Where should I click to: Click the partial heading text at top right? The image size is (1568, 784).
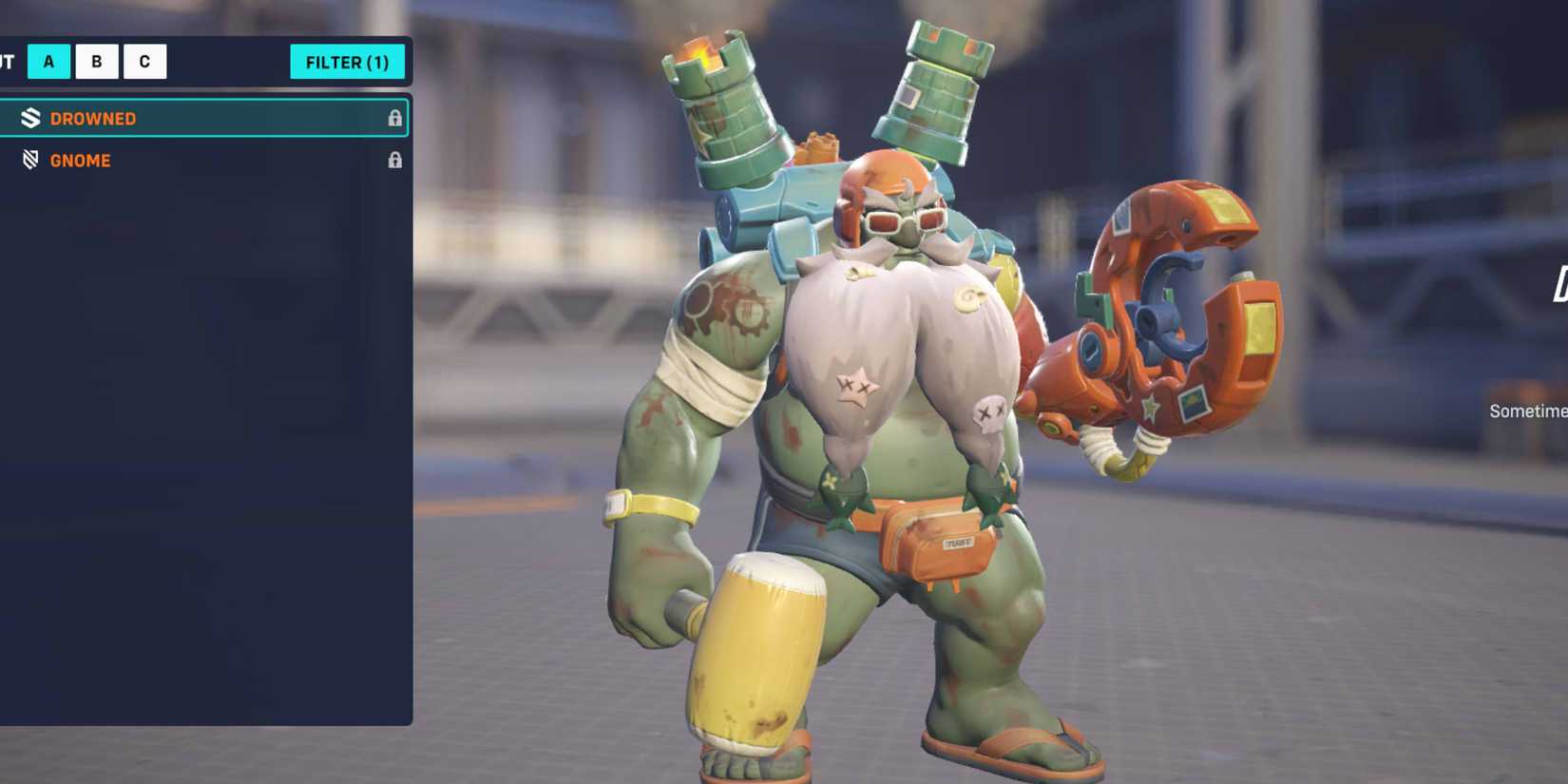click(x=1558, y=285)
